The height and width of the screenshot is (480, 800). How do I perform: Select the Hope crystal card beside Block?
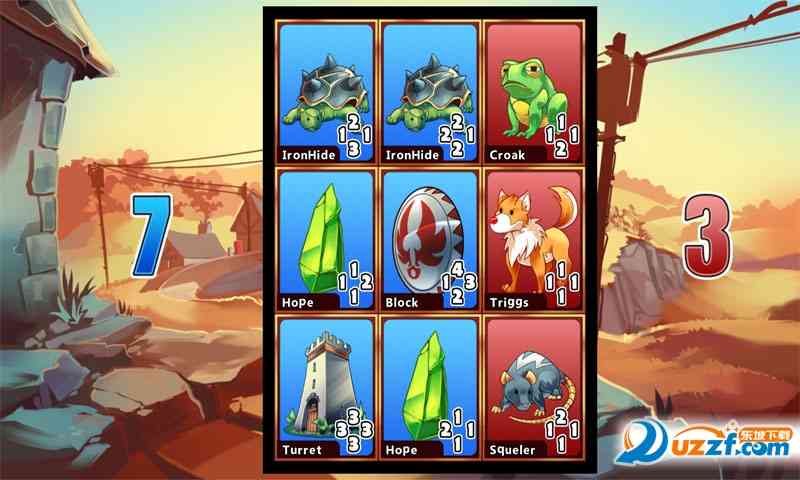tap(326, 240)
